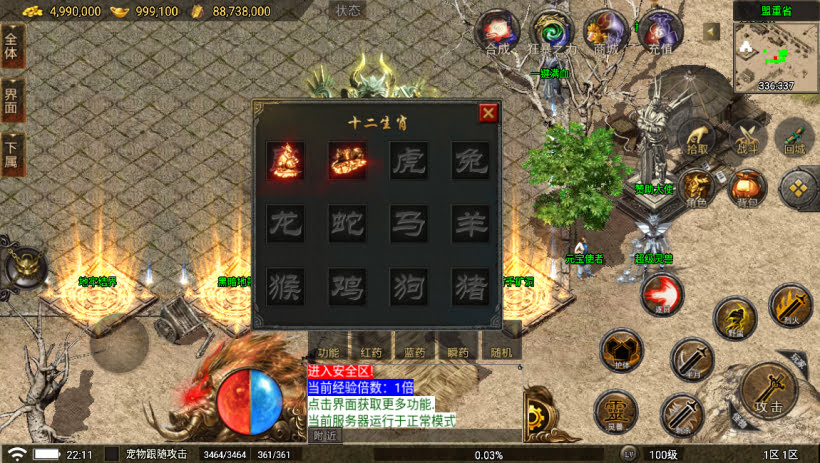Open the 合成 synthesis icon

(x=497, y=32)
